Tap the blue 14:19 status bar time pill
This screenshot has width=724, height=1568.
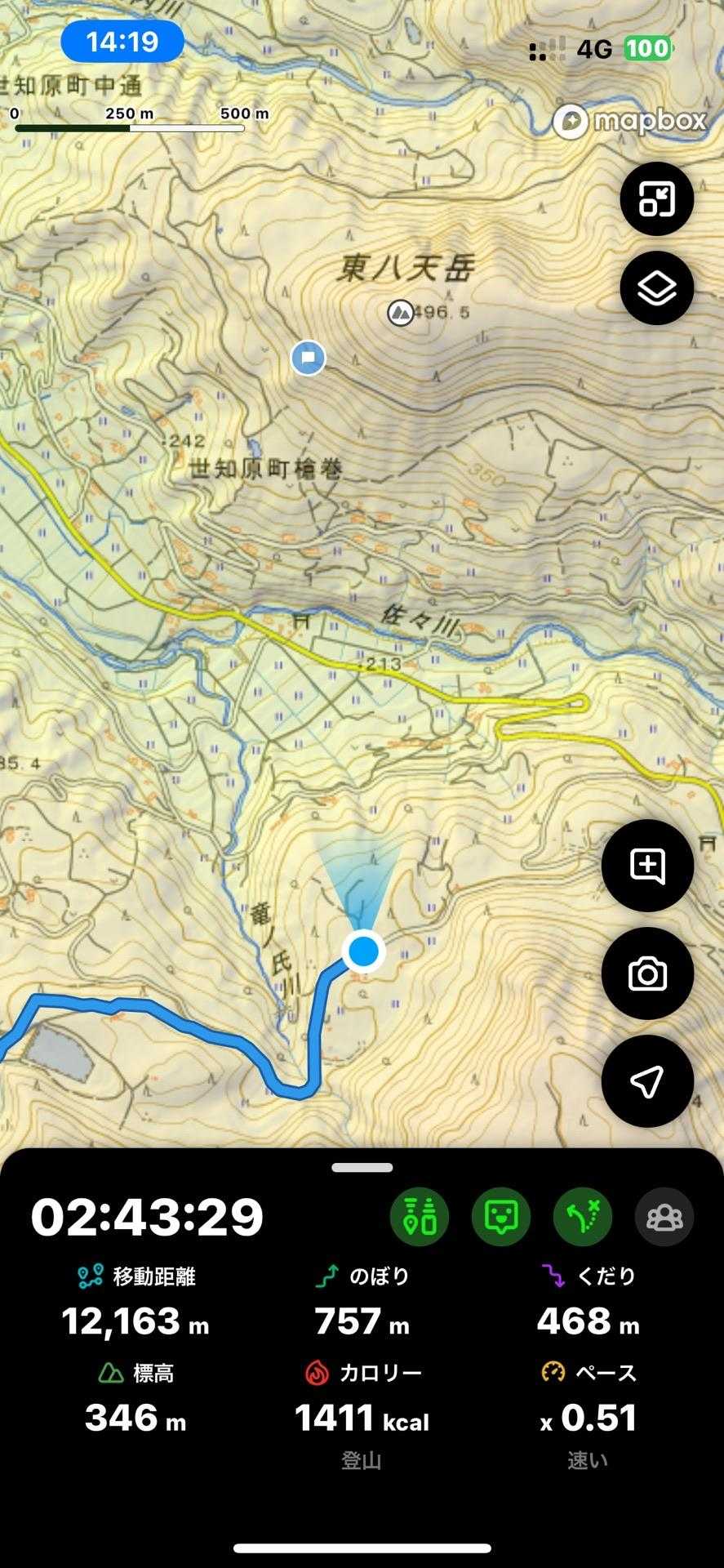tap(122, 42)
